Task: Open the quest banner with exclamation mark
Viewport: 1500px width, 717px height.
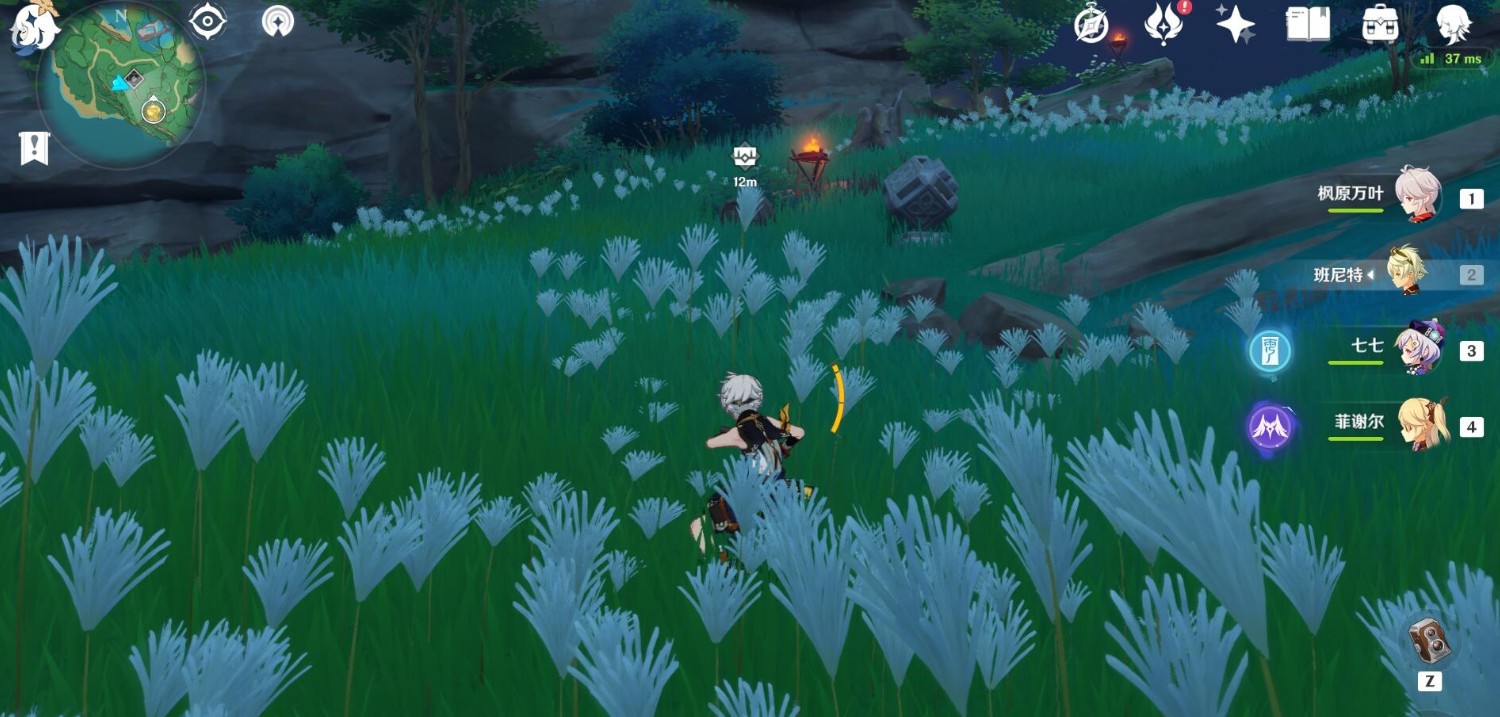Action: (34, 148)
